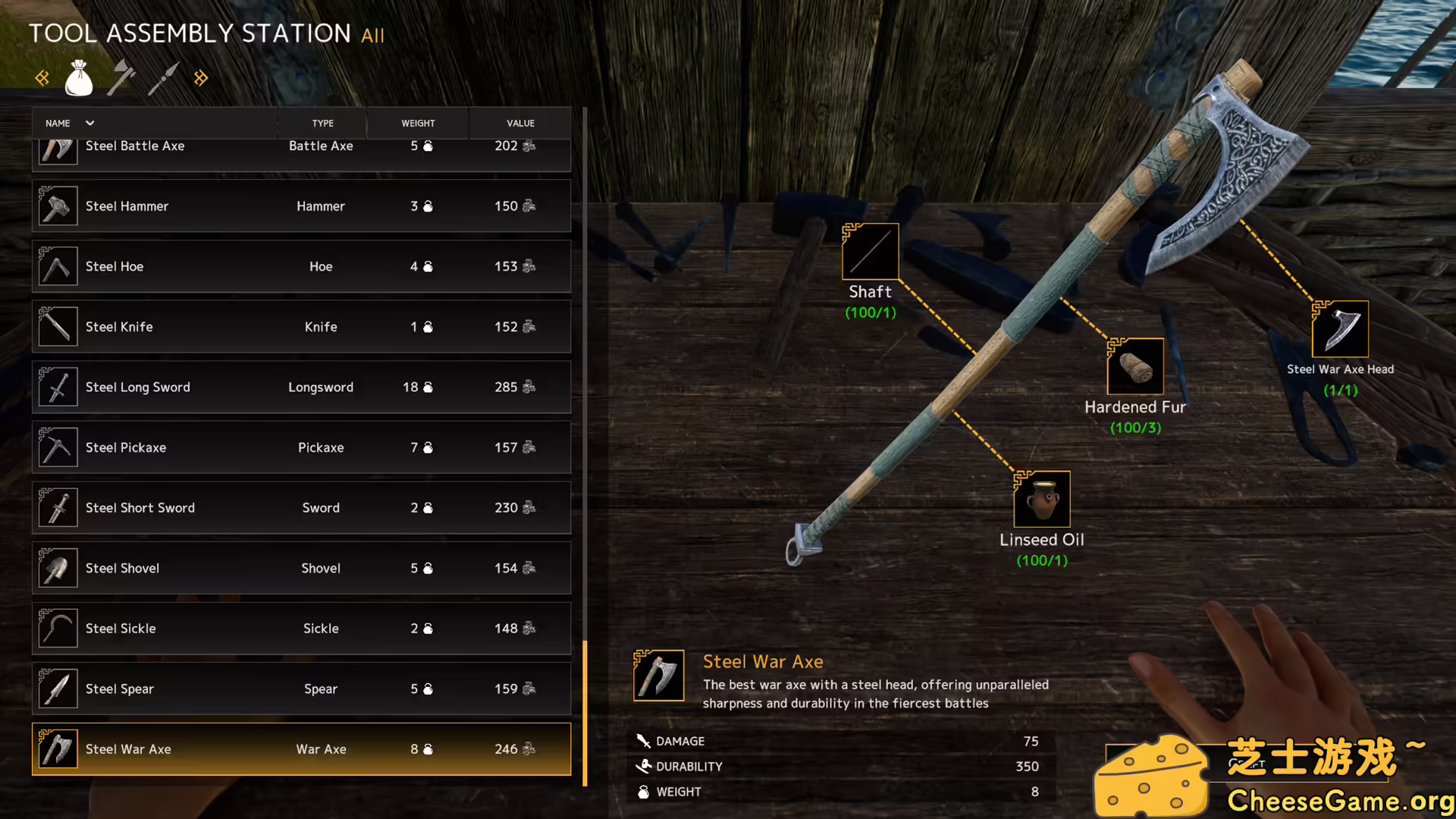Screen dimensions: 1456x819
Task: Sort recipes by Value column
Action: (x=520, y=123)
